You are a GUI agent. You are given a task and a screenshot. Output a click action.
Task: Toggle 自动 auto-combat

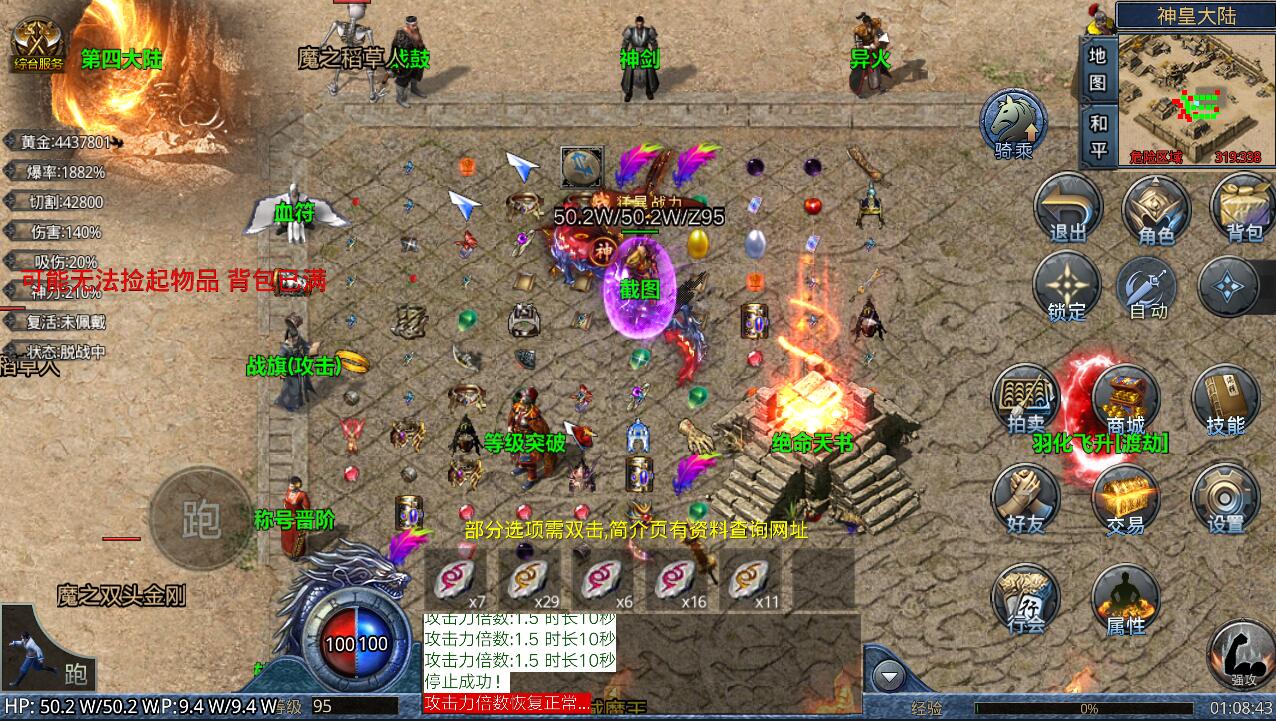1148,288
